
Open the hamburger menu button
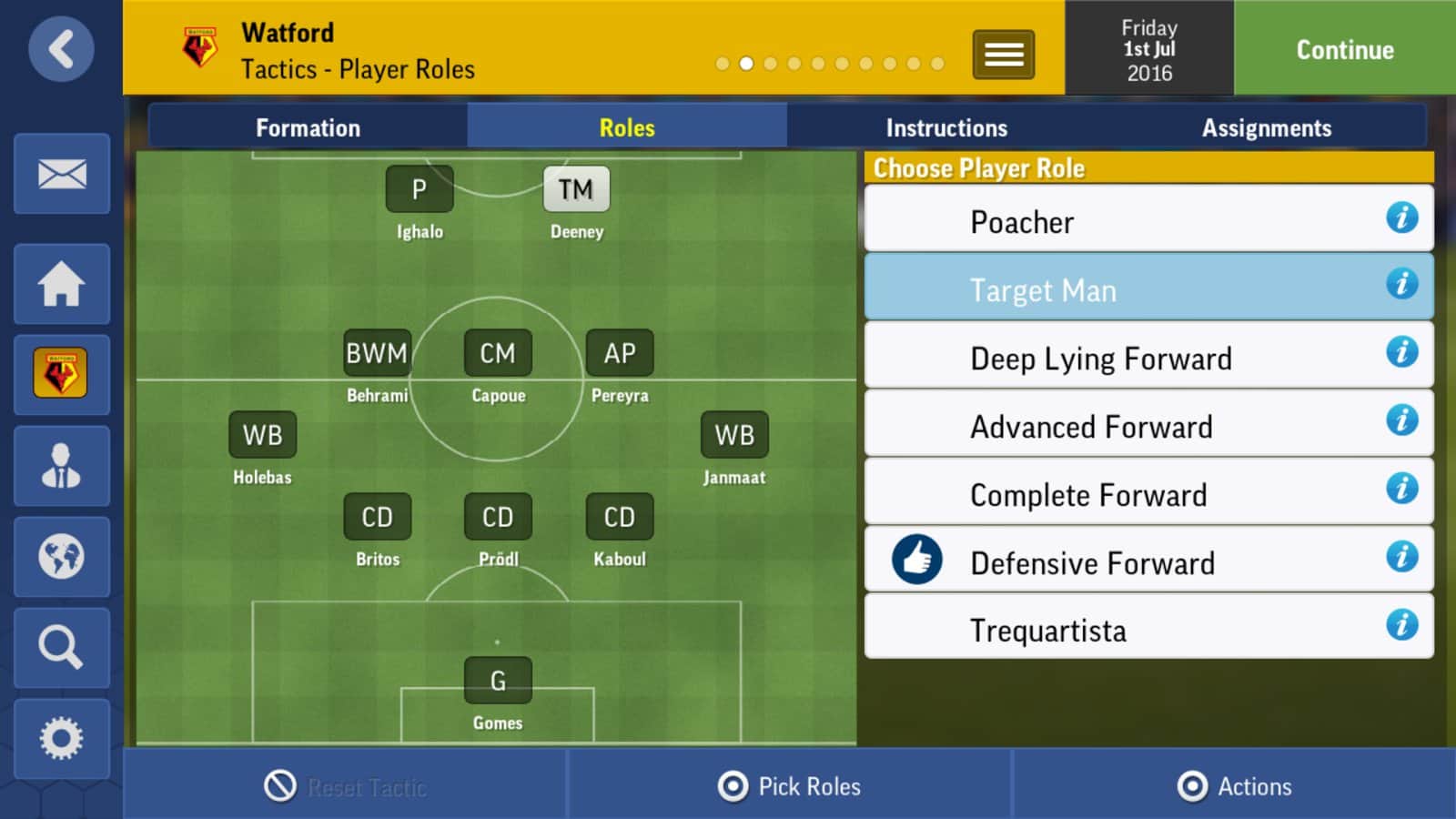point(1003,55)
